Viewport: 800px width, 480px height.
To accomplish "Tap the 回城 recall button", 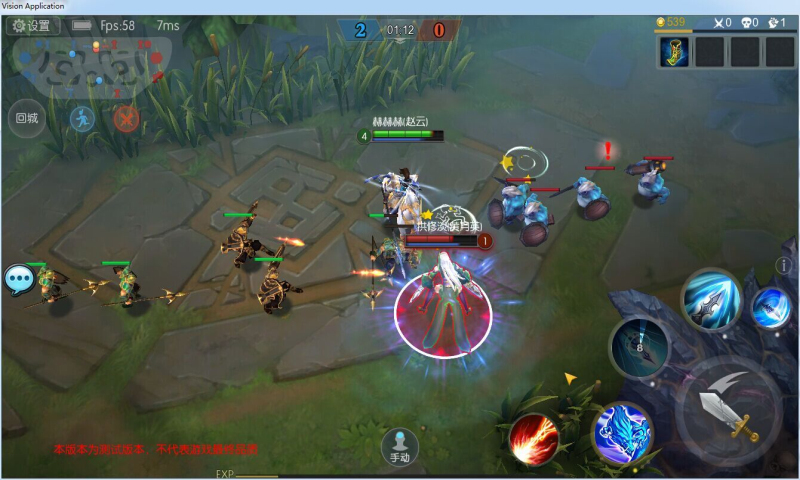I will [27, 118].
